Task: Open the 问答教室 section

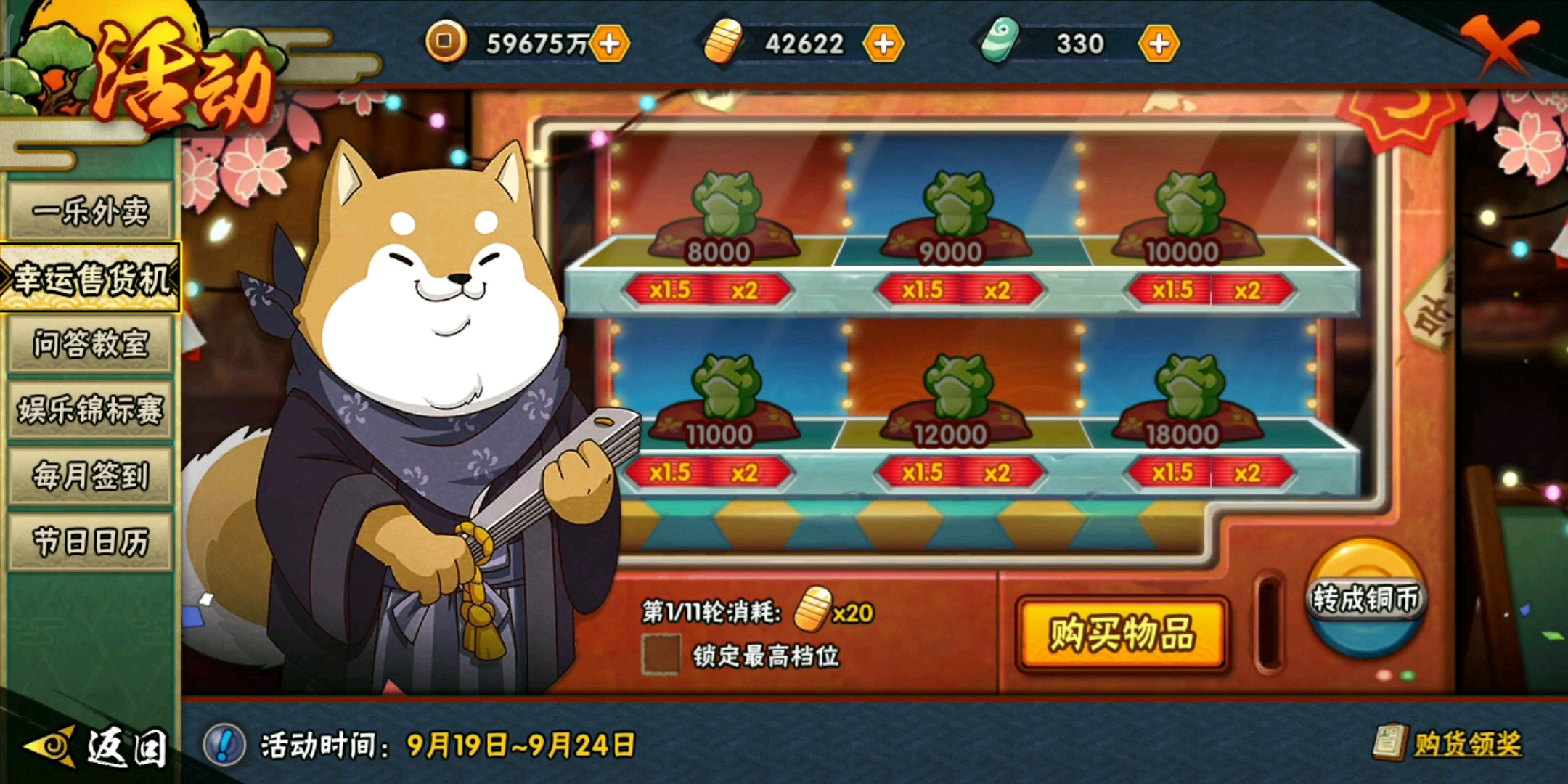Action: pos(91,343)
